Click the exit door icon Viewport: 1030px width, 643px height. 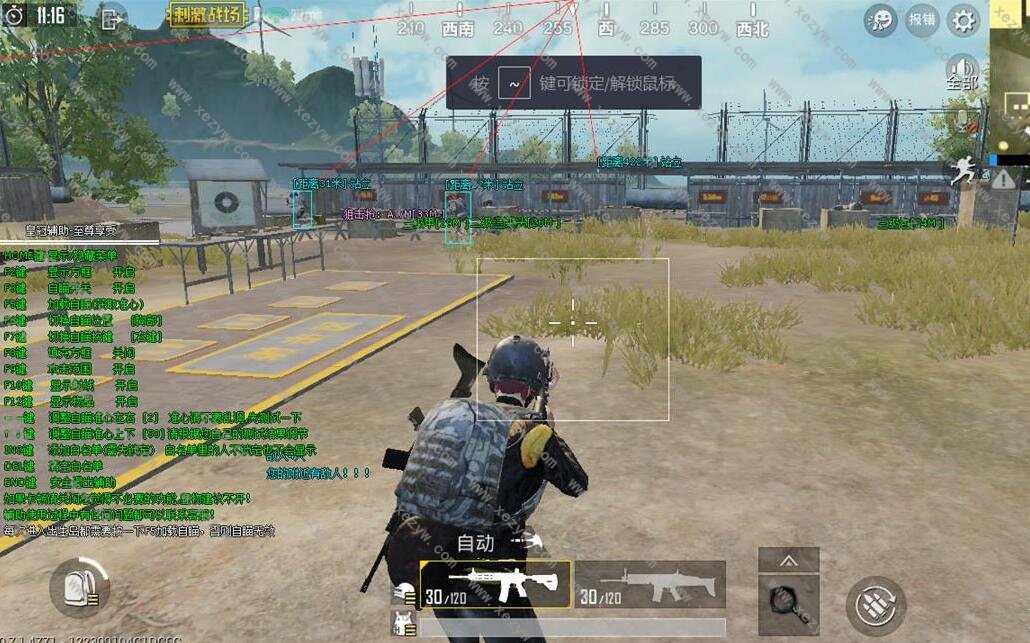[x=110, y=16]
